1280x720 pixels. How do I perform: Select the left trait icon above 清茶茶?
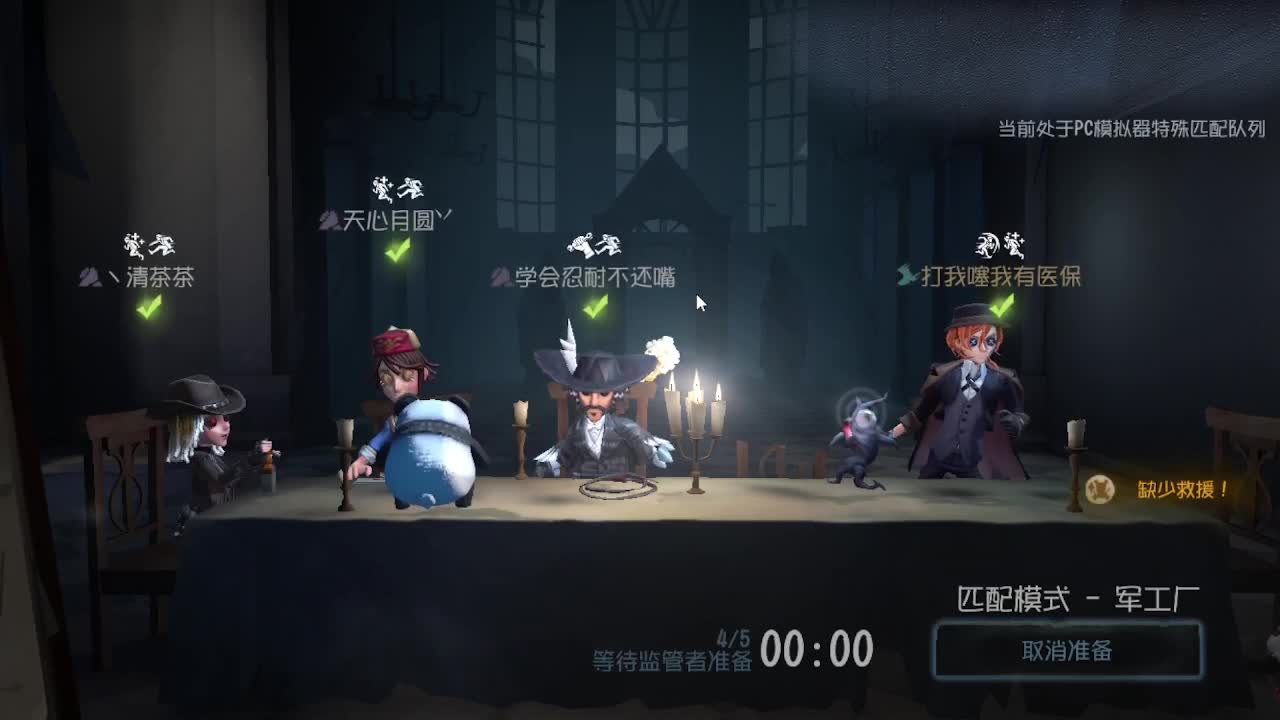click(x=131, y=243)
